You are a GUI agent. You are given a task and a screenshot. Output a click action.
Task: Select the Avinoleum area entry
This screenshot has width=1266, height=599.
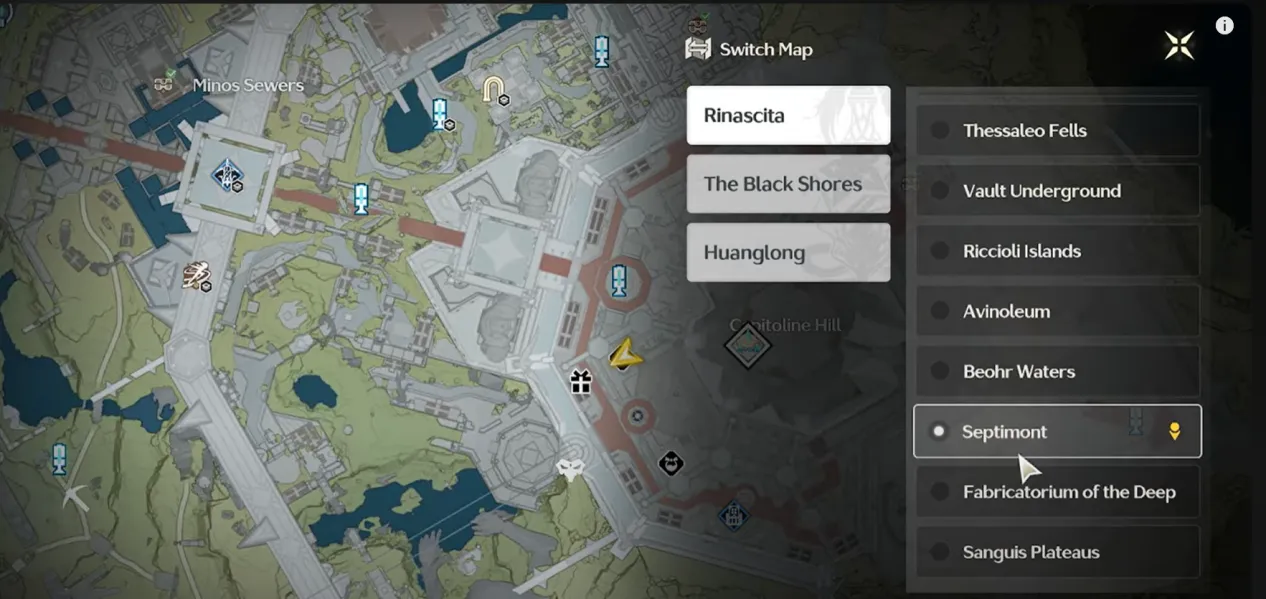(x=1057, y=311)
